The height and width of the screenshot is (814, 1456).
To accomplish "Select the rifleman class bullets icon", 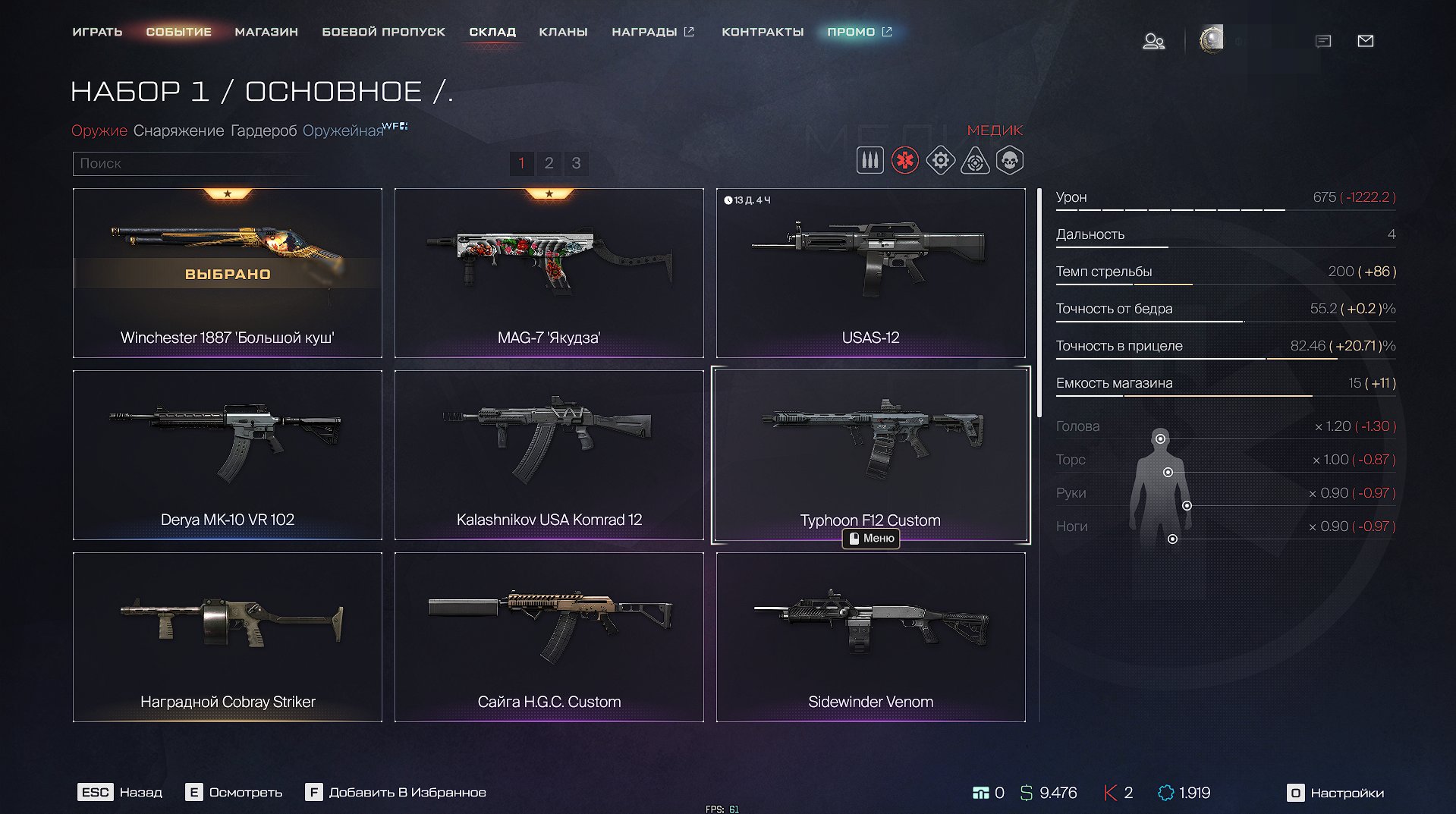I will tap(870, 161).
